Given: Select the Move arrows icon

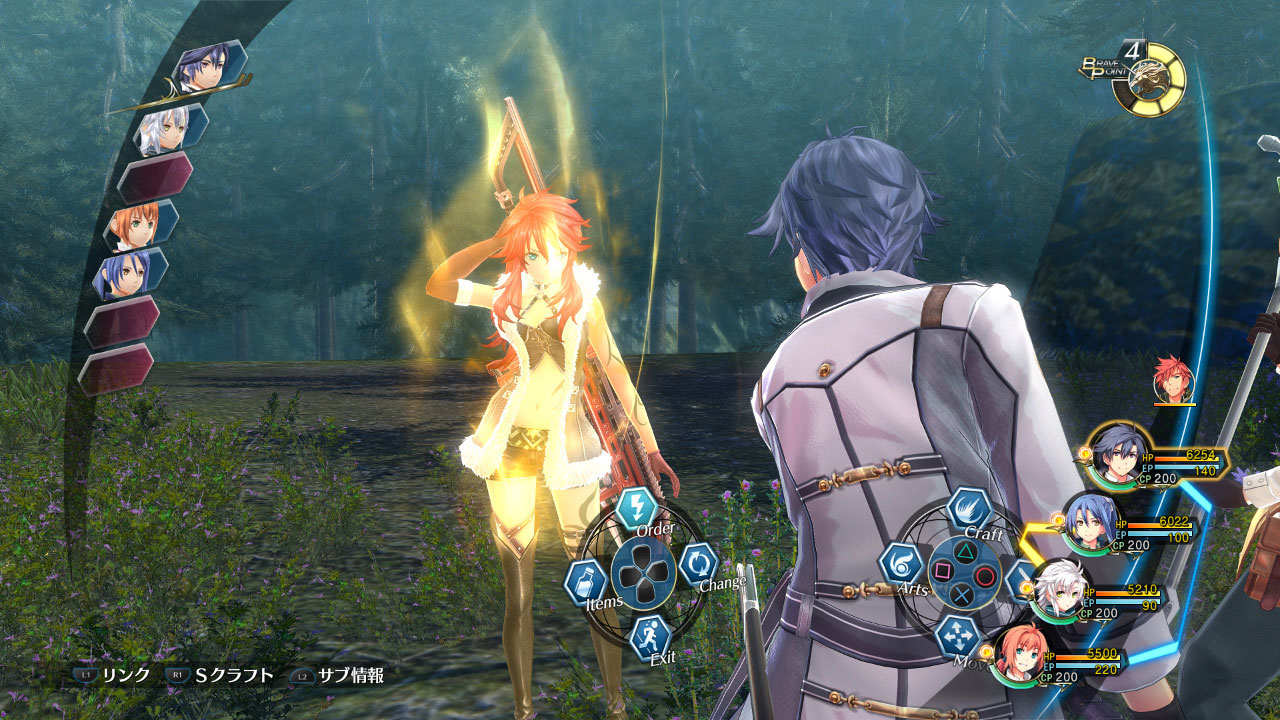Looking at the screenshot, I should click(x=955, y=635).
